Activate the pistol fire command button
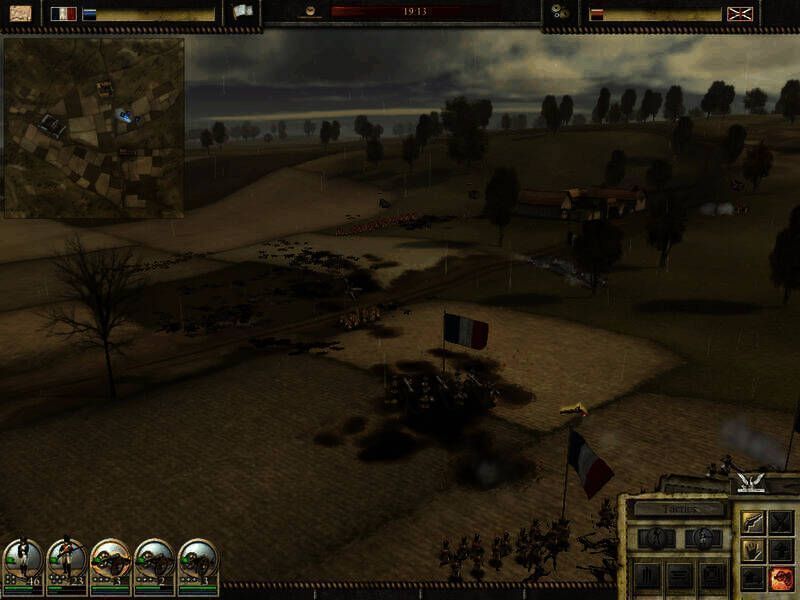Screen dimensions: 800x600 tap(751, 522)
